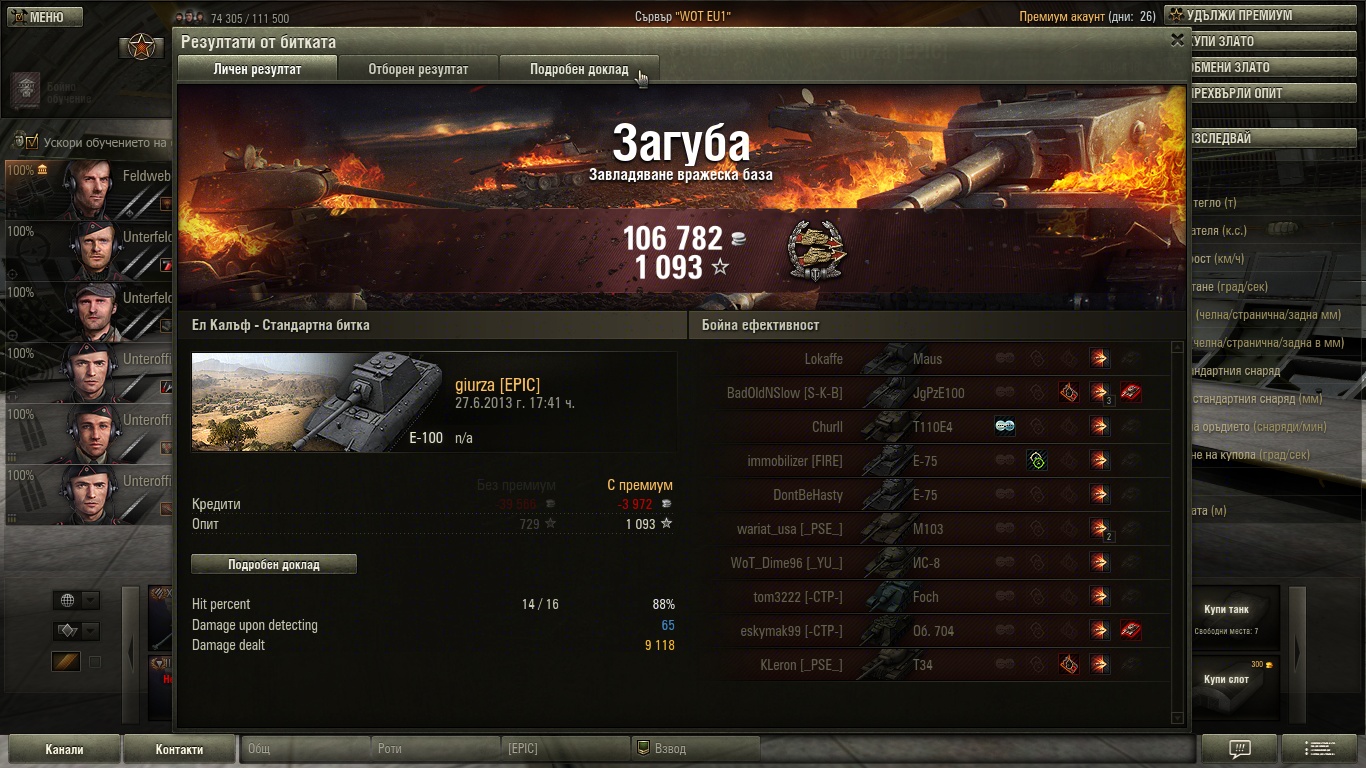This screenshot has width=1366, height=768.
Task: Switch to the Личен резултат tab
Action: pyautogui.click(x=257, y=69)
